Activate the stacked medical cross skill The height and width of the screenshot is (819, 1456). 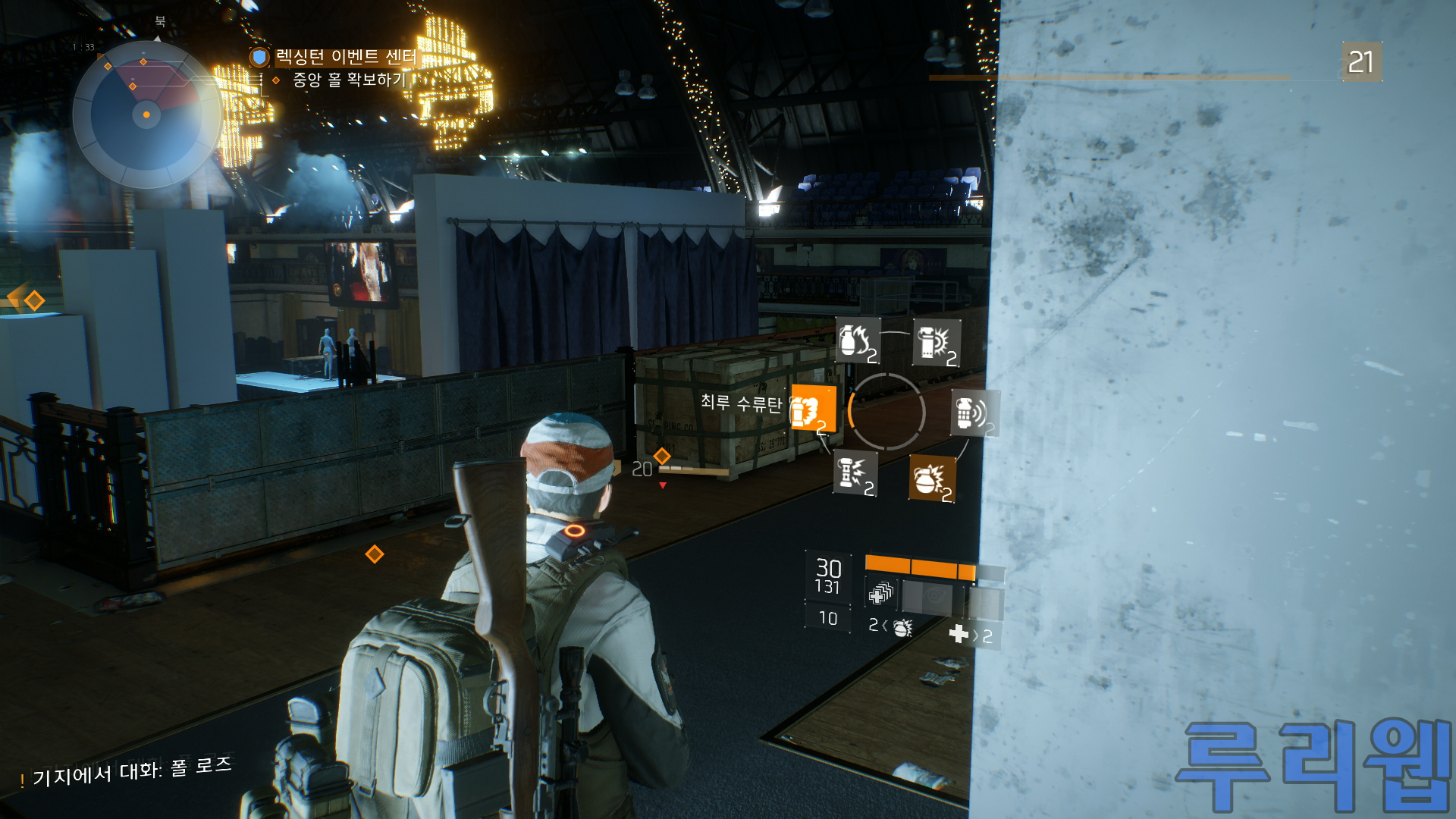click(x=880, y=594)
